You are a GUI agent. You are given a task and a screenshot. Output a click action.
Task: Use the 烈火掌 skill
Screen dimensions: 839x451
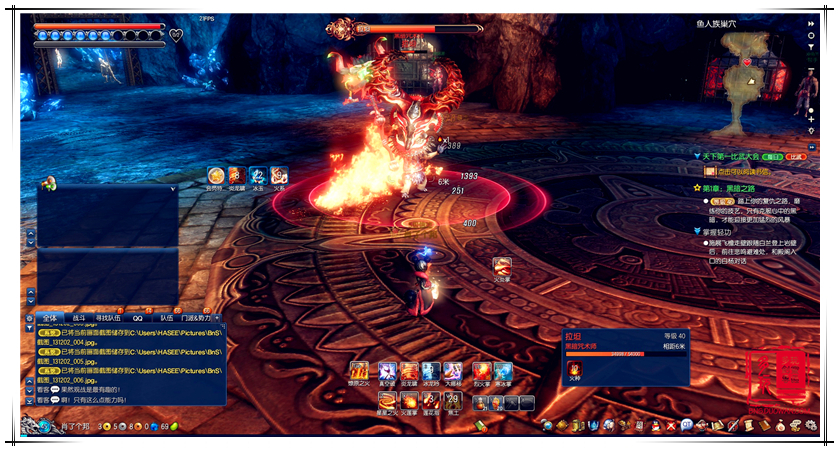click(481, 372)
